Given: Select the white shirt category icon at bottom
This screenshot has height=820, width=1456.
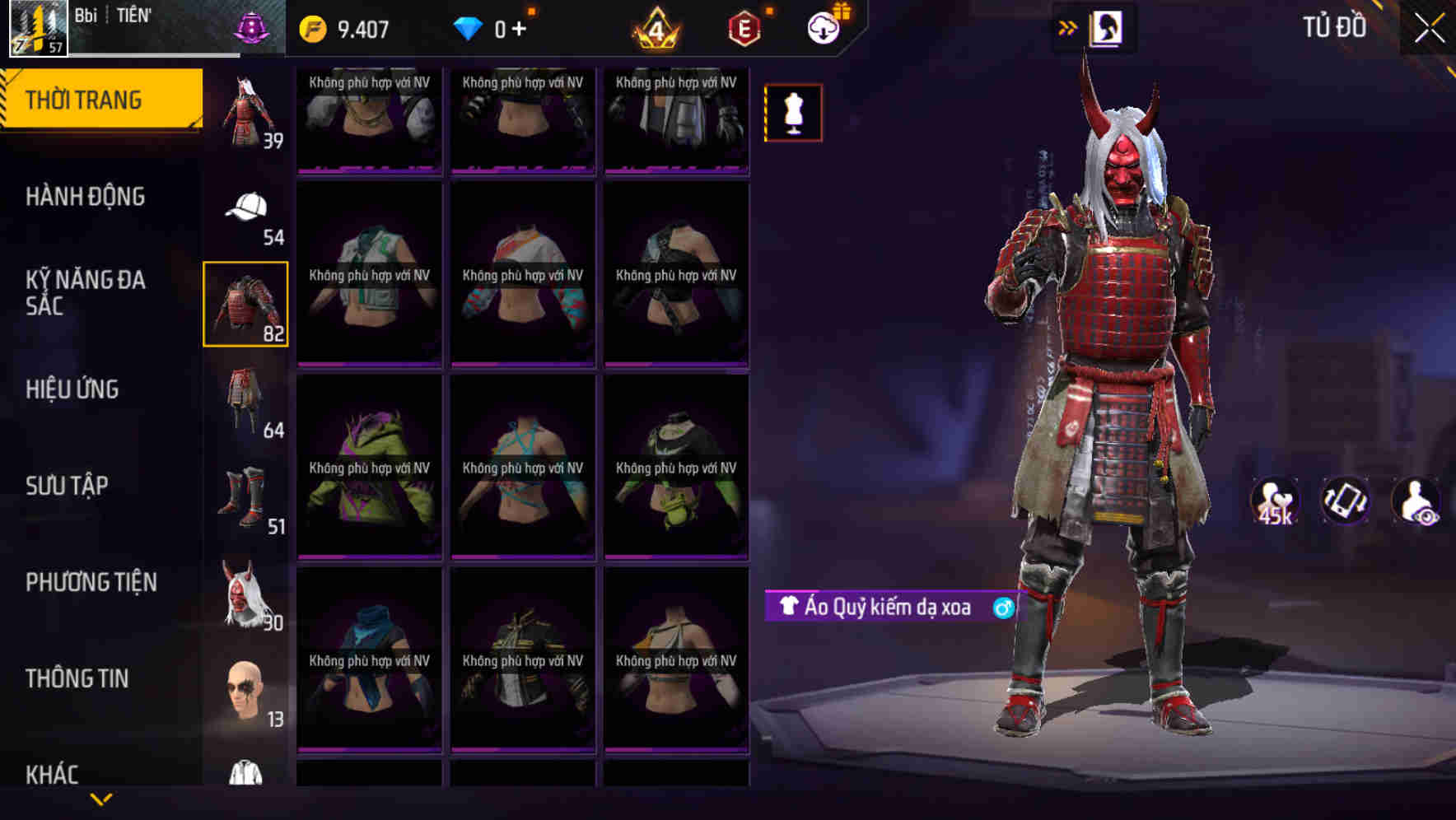Looking at the screenshot, I should pyautogui.click(x=245, y=782).
